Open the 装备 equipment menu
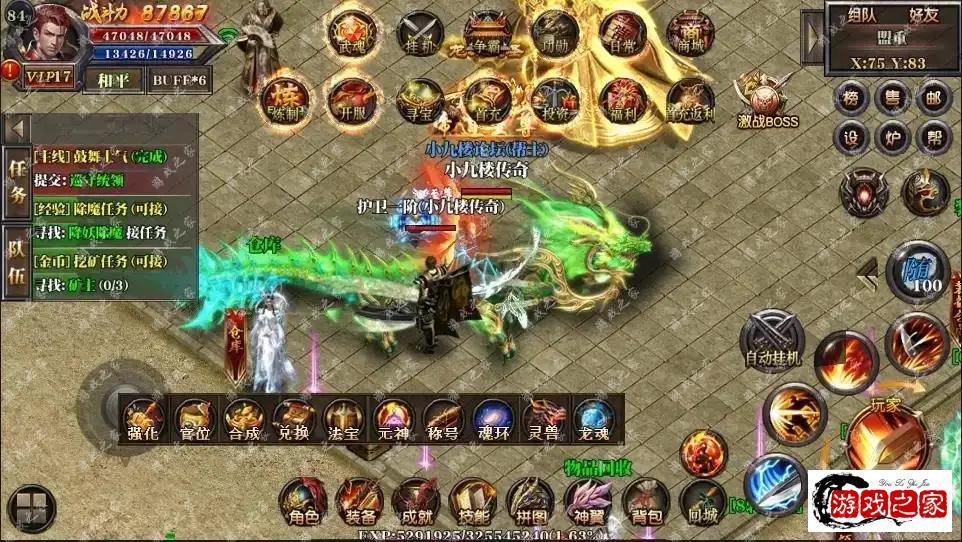Viewport: 962px width, 542px height. 359,501
